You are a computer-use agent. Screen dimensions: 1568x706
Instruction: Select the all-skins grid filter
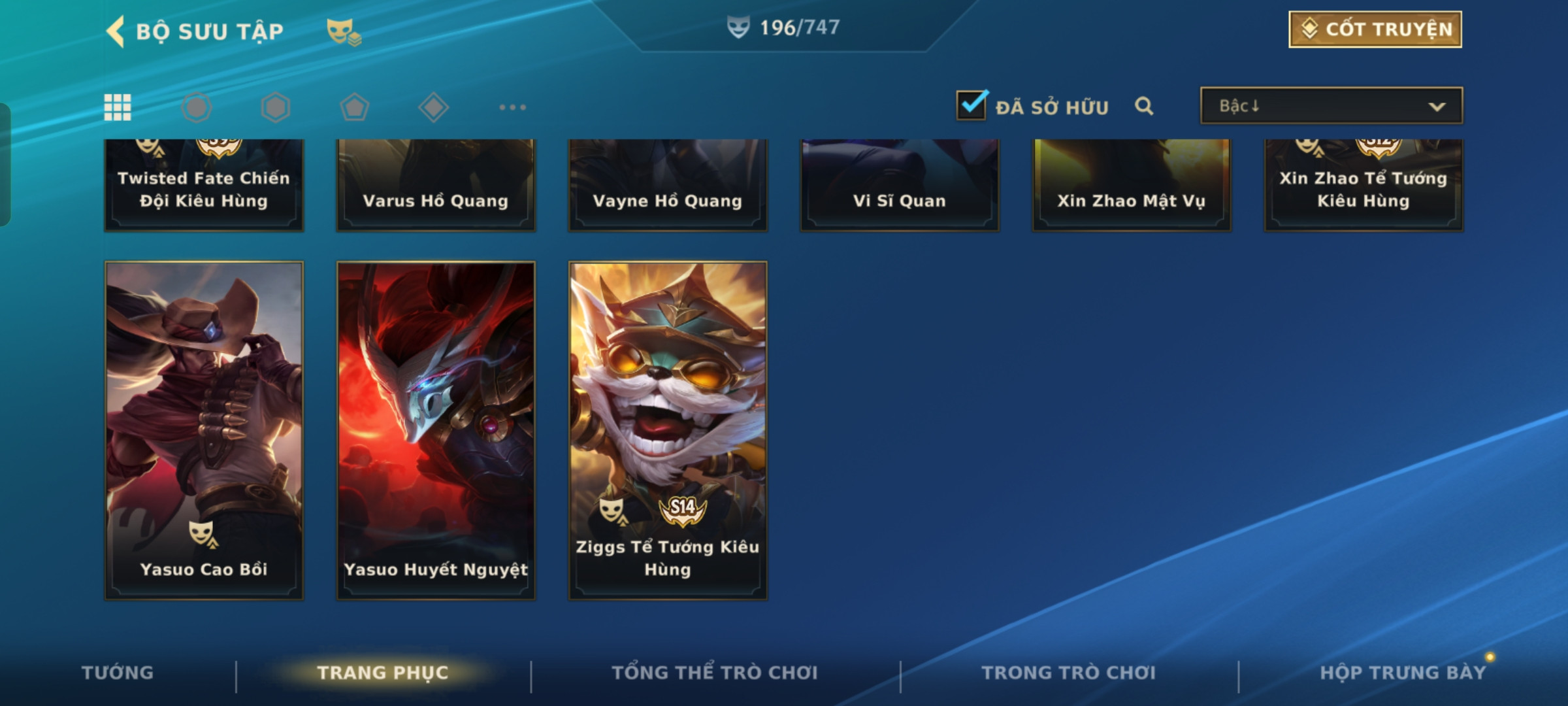click(118, 107)
